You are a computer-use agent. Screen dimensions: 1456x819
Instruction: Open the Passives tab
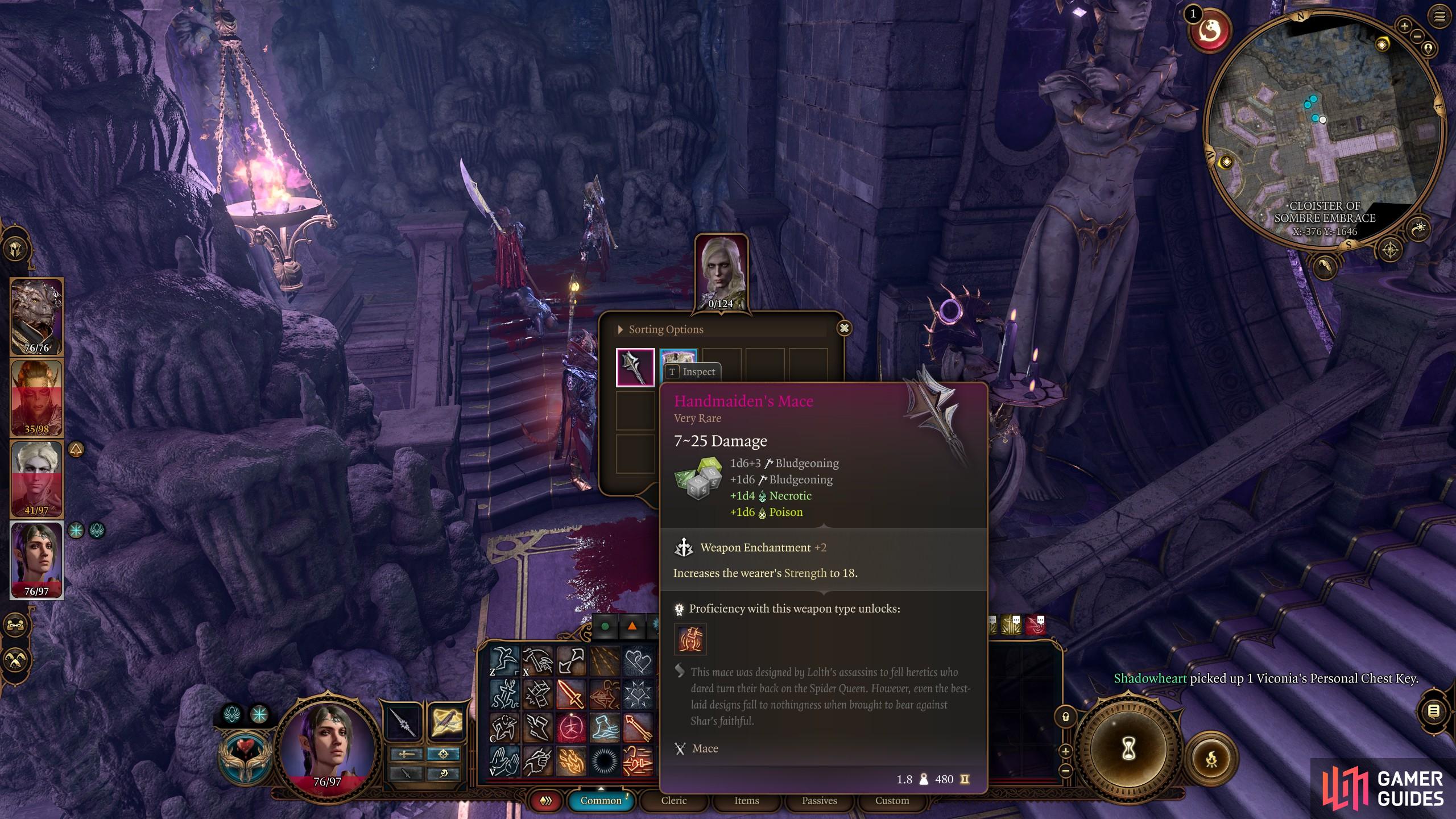[820, 800]
